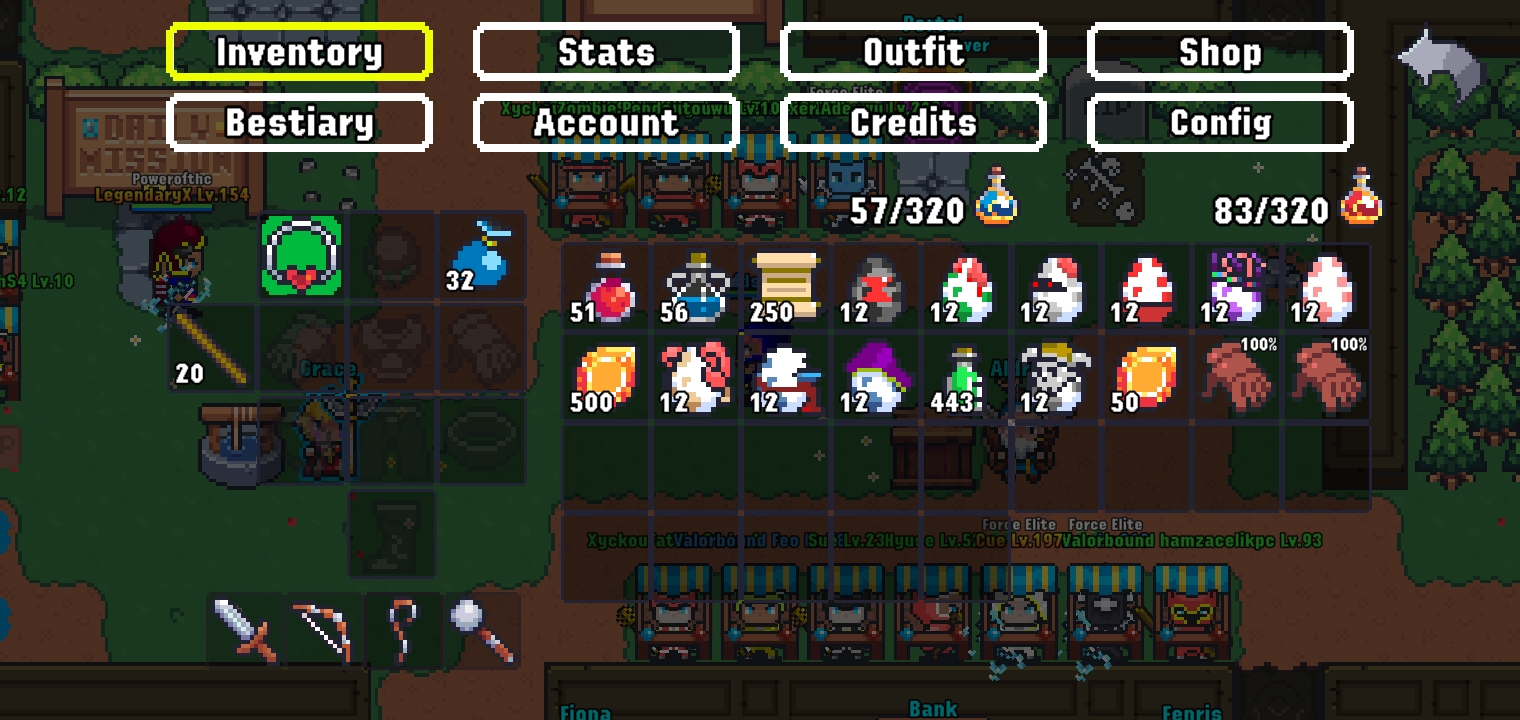Click the equipped golden staff slot
This screenshot has width=1520, height=720.
(x=212, y=346)
